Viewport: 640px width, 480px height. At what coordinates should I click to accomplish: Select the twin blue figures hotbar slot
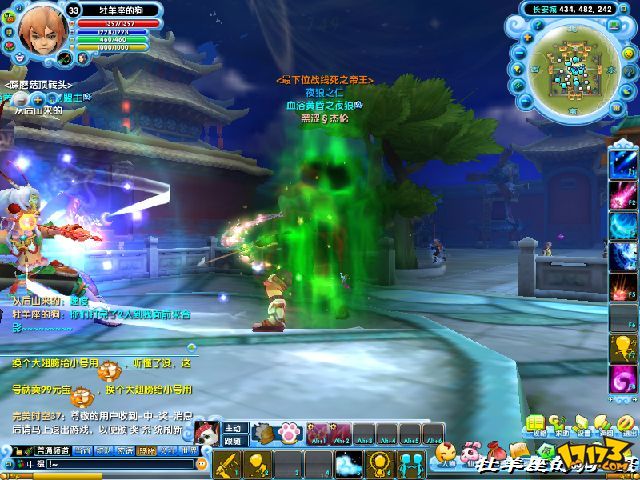click(410, 464)
